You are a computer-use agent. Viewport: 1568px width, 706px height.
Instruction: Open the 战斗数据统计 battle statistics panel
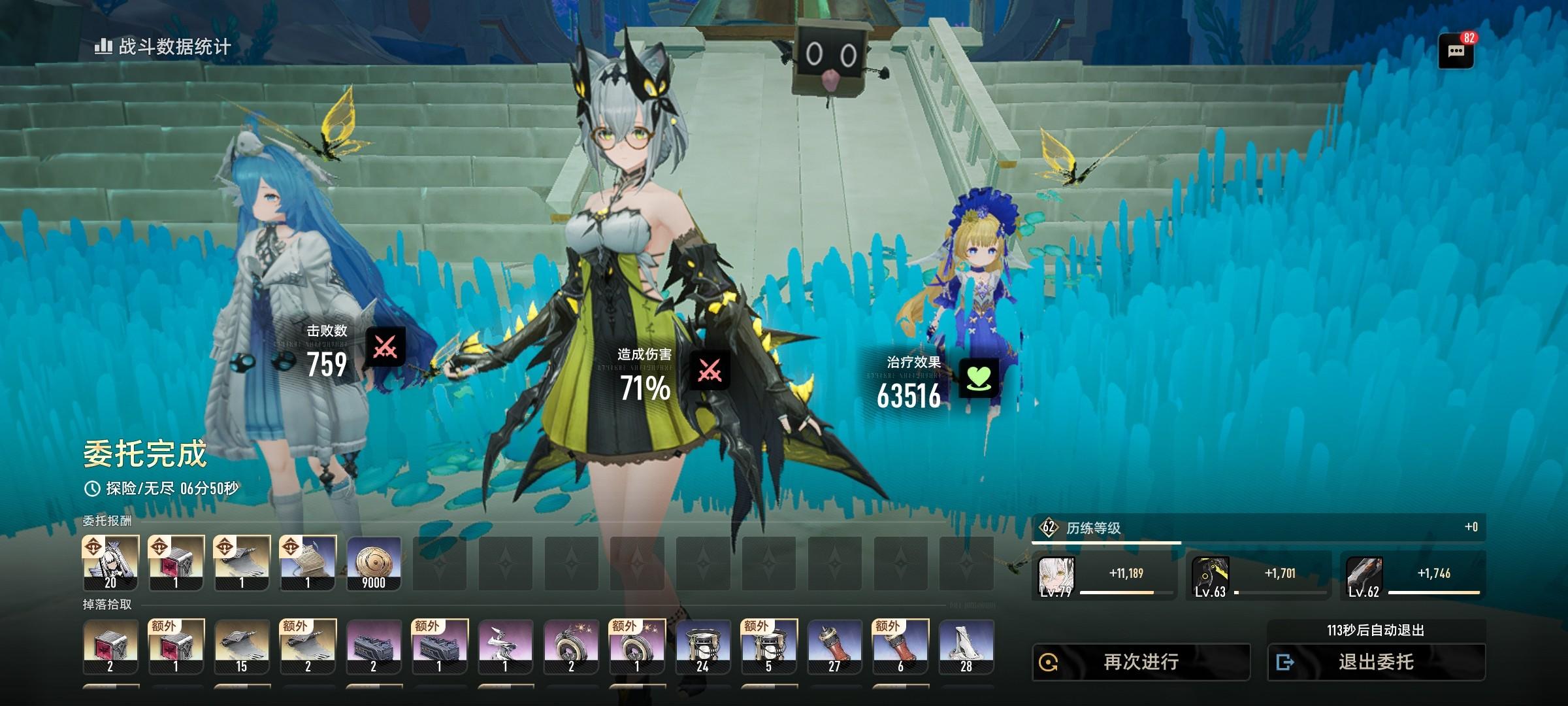tap(163, 47)
